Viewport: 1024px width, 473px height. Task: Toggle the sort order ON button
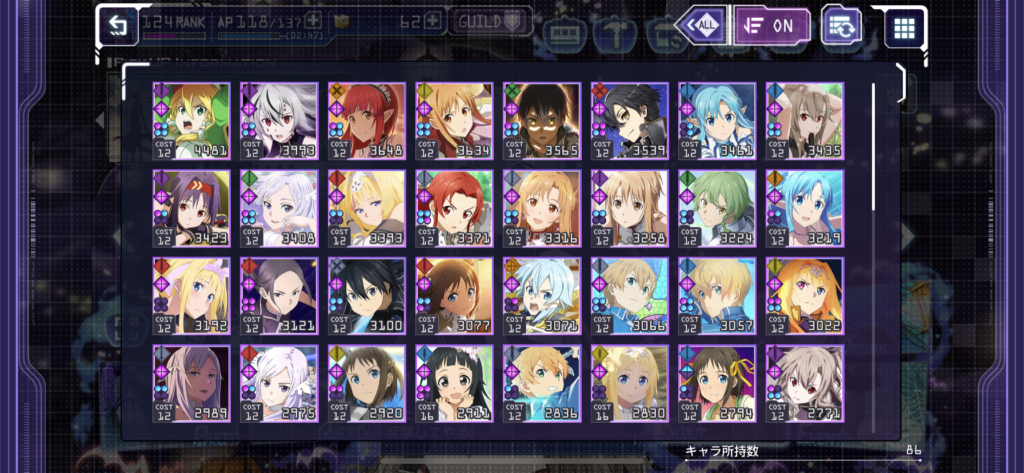(771, 26)
